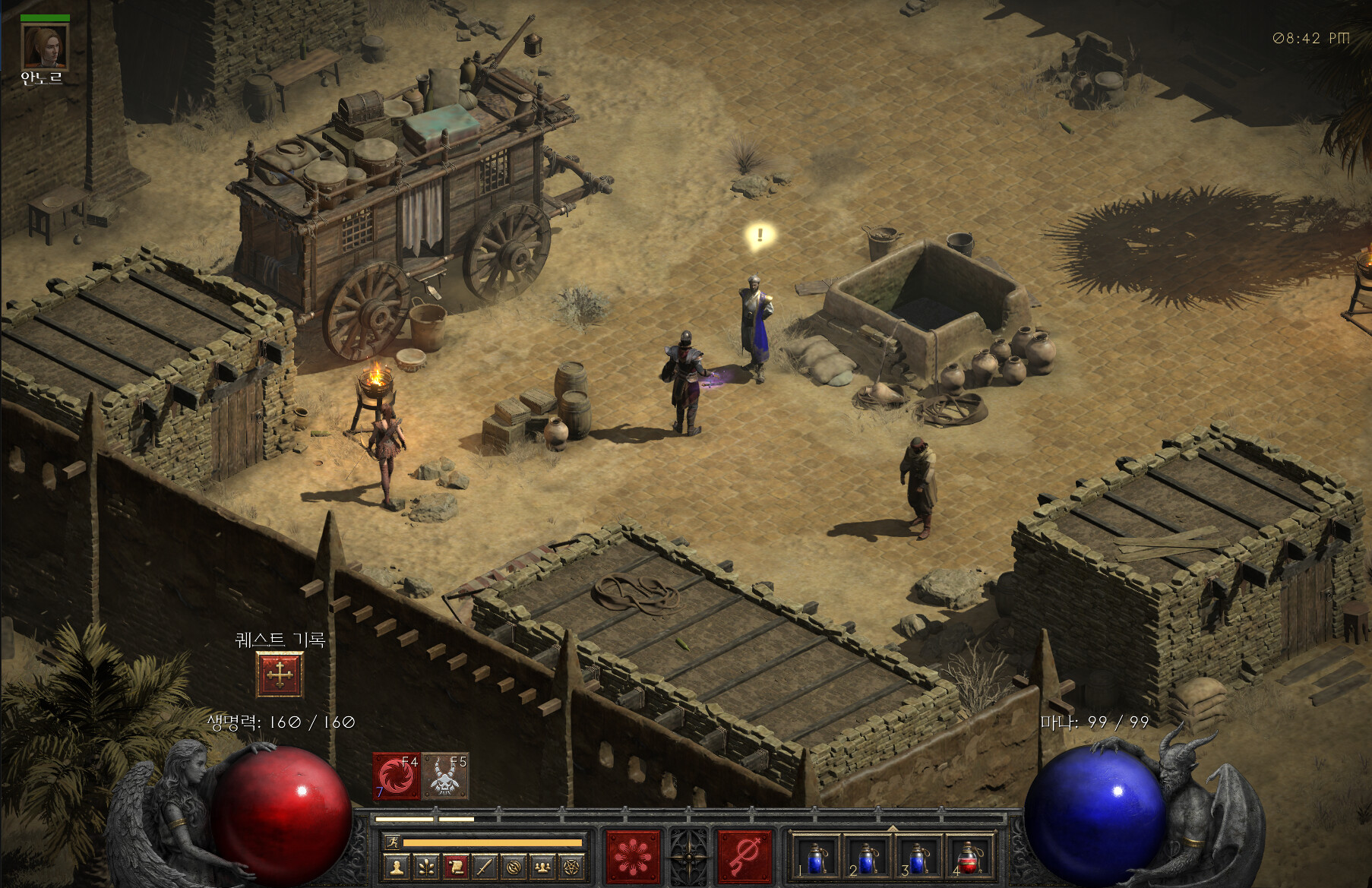This screenshot has width=1372, height=888.
Task: Click the mercenary portrait in the corner
Action: point(45,46)
